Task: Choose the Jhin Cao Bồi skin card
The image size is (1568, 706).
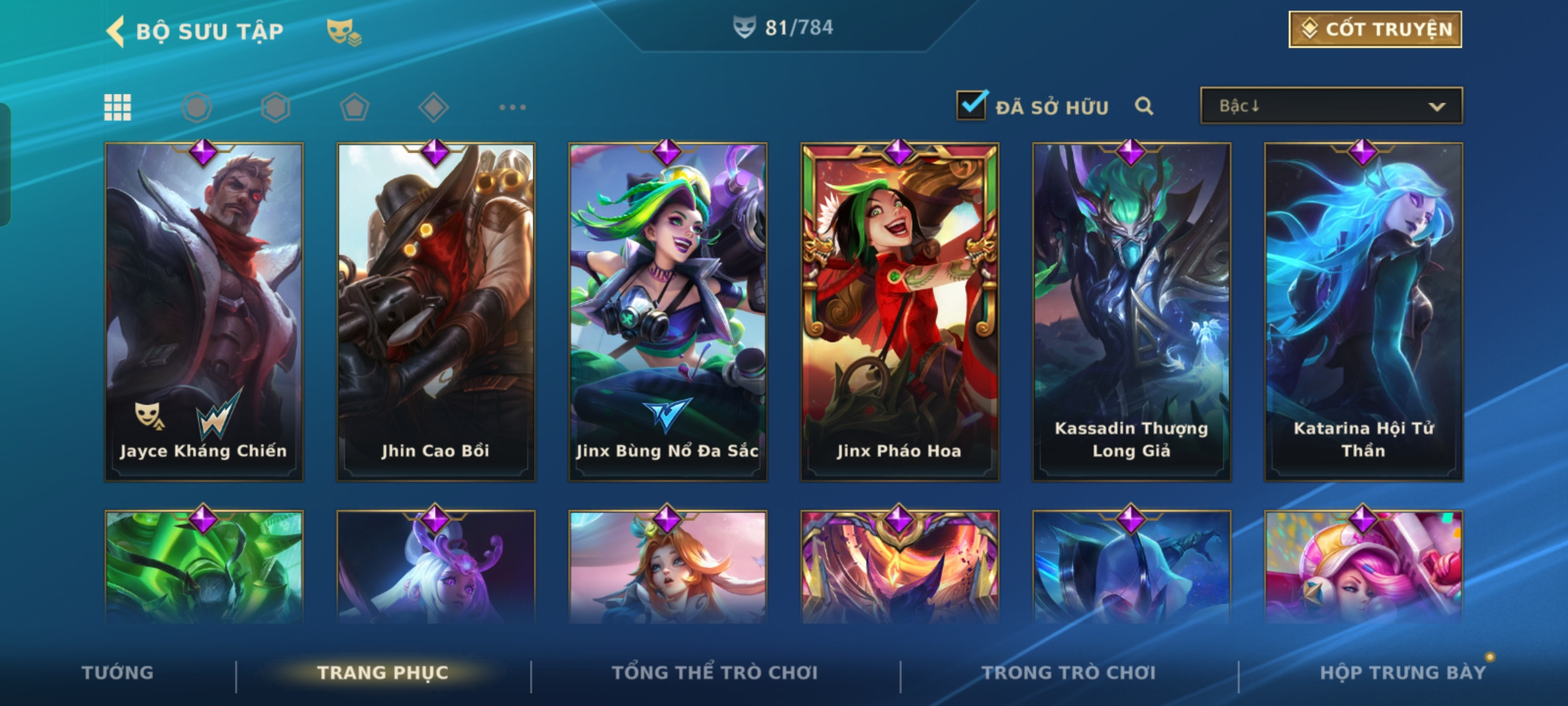Action: (436, 312)
